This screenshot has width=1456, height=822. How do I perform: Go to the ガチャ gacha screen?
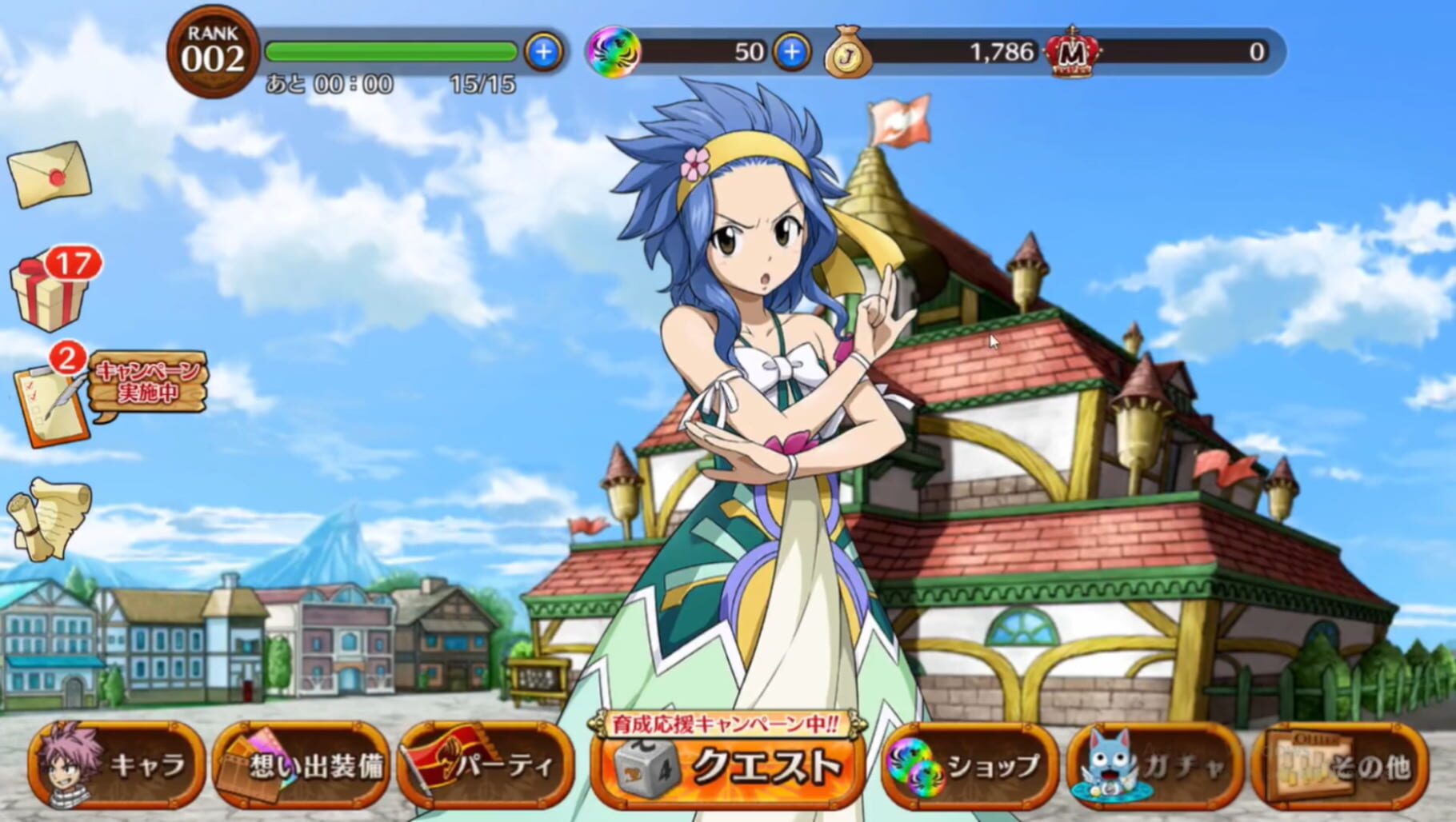coord(1154,765)
